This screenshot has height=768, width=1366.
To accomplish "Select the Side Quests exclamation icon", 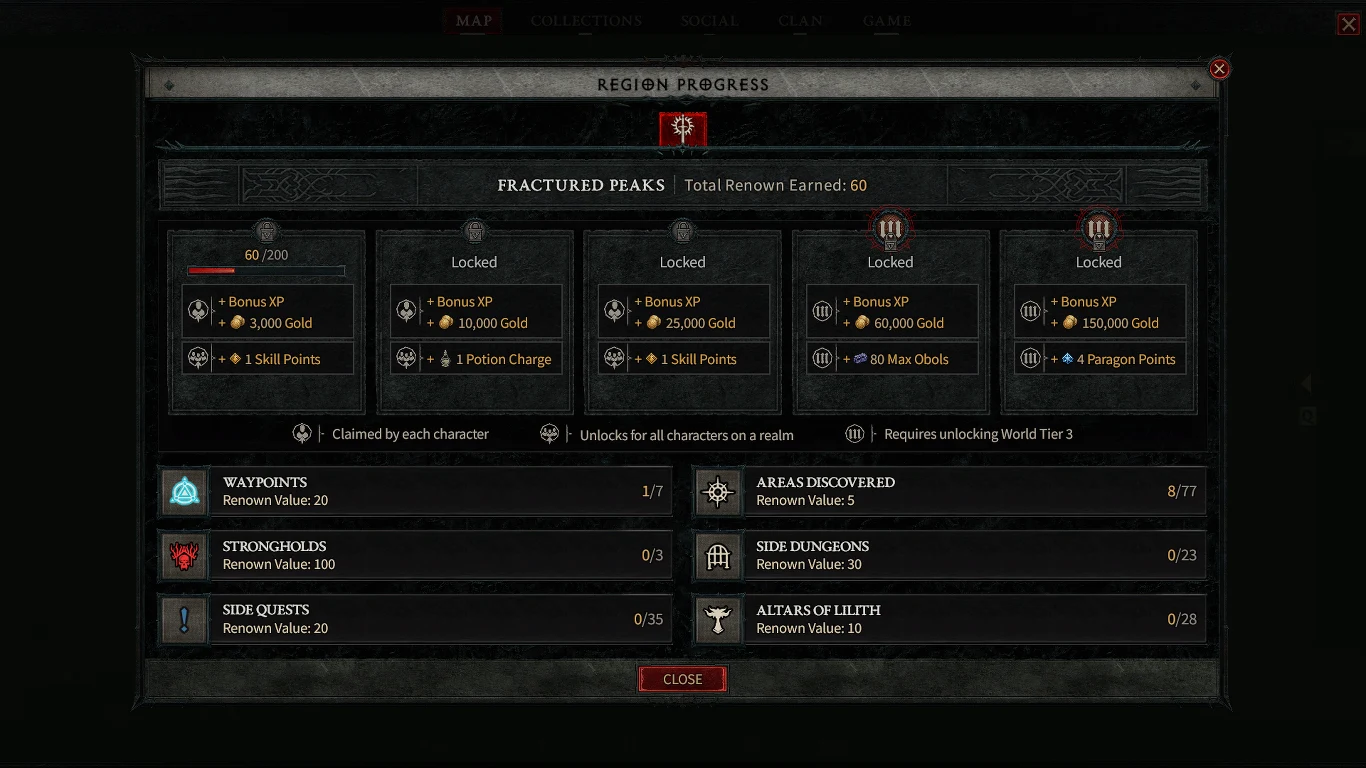I will tap(184, 619).
